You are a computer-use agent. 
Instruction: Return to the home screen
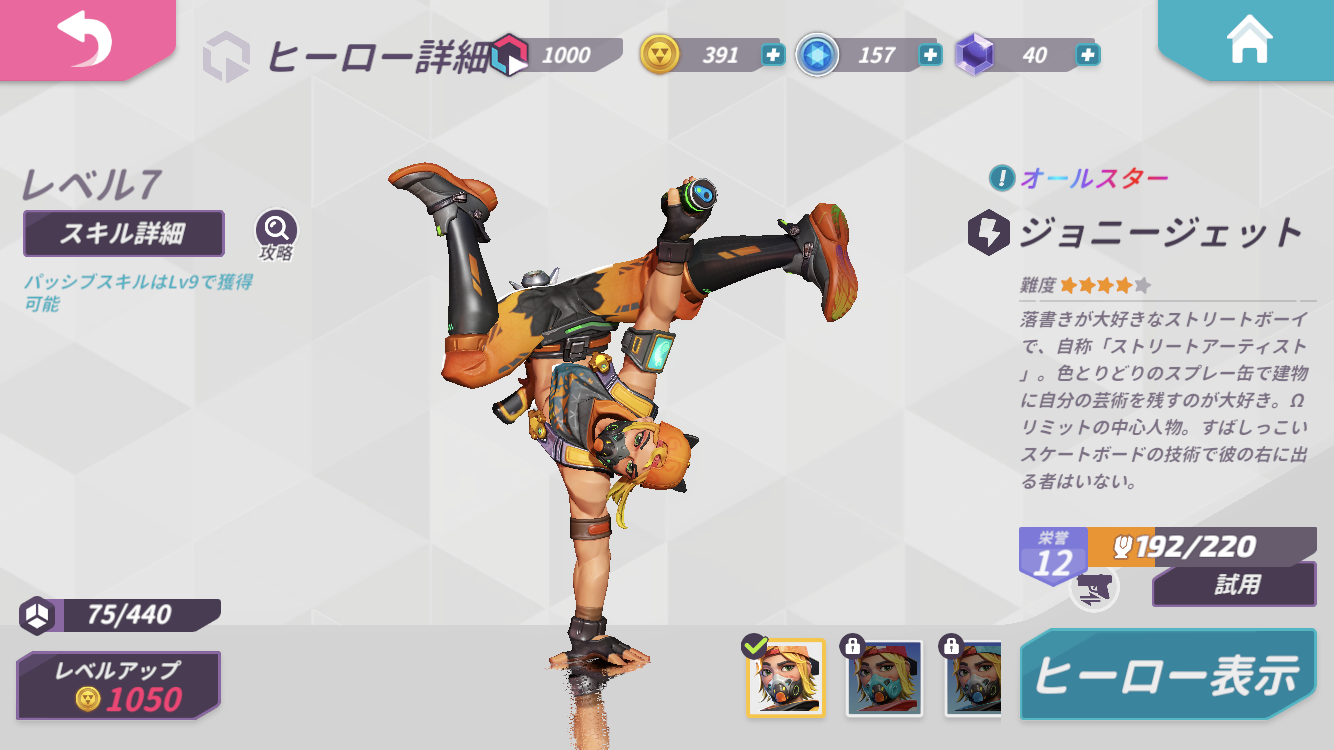pos(1249,40)
